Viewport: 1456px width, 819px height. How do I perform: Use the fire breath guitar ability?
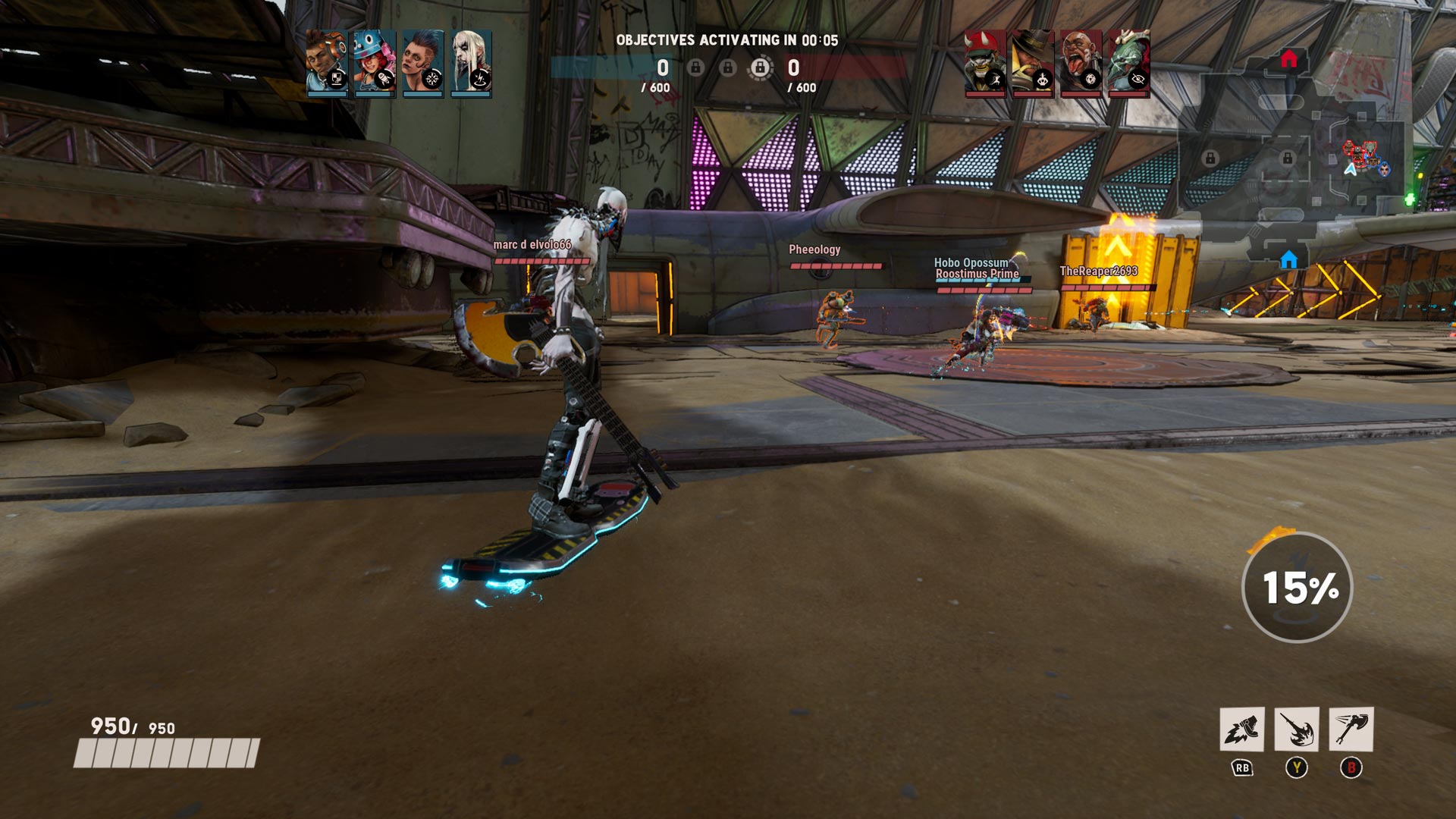[1296, 730]
